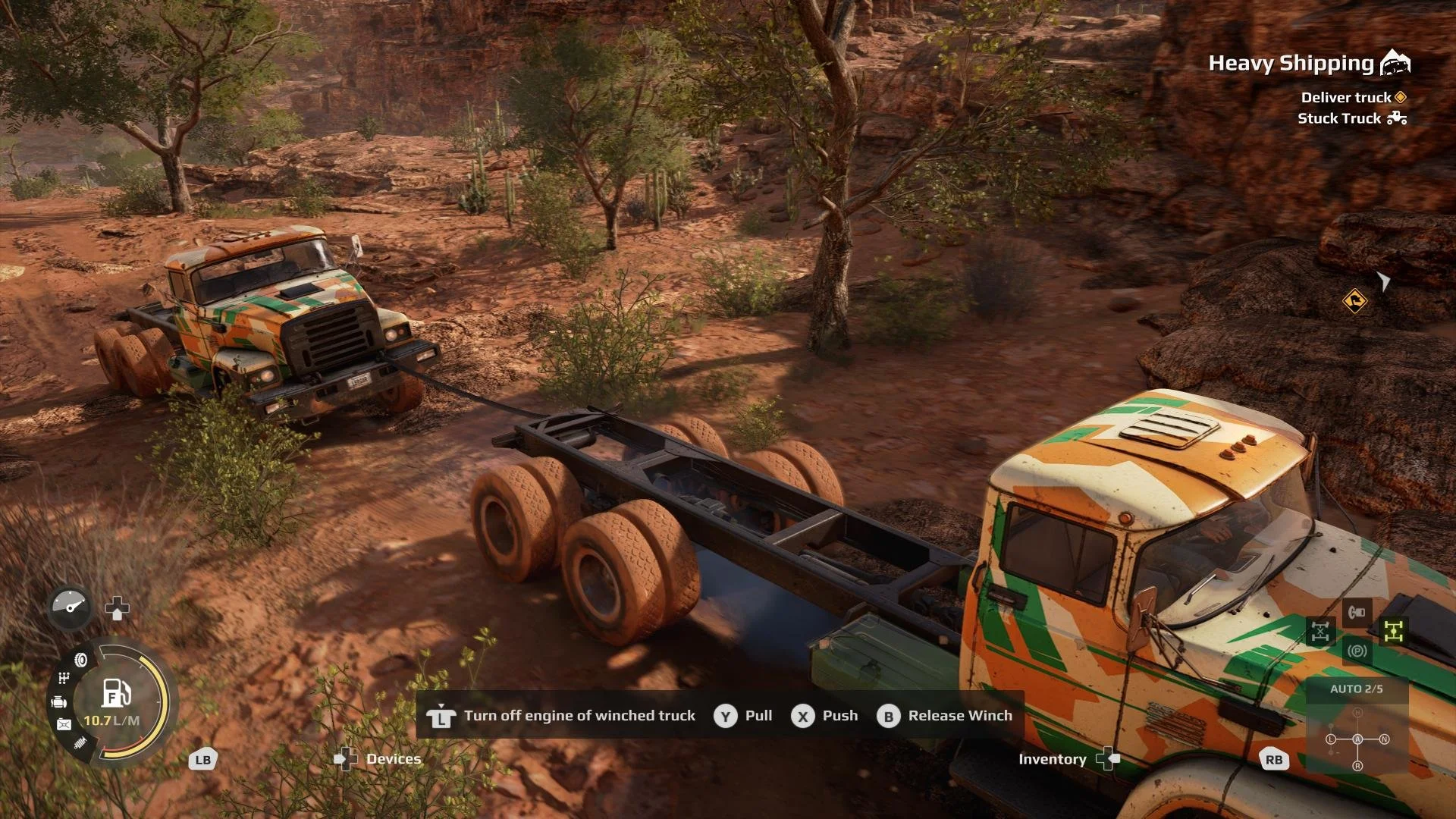Select the Deliver truck objective

tap(1346, 97)
